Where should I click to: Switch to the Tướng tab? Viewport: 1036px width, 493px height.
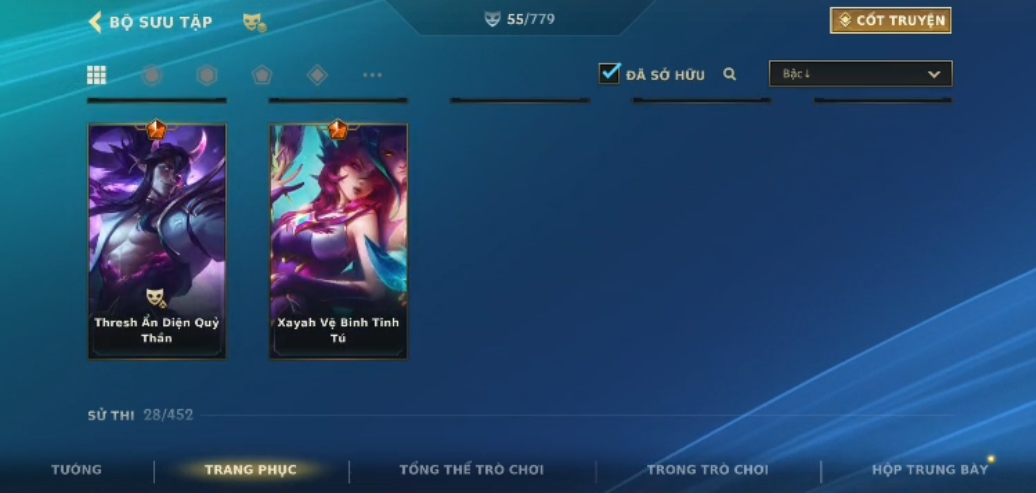76,470
